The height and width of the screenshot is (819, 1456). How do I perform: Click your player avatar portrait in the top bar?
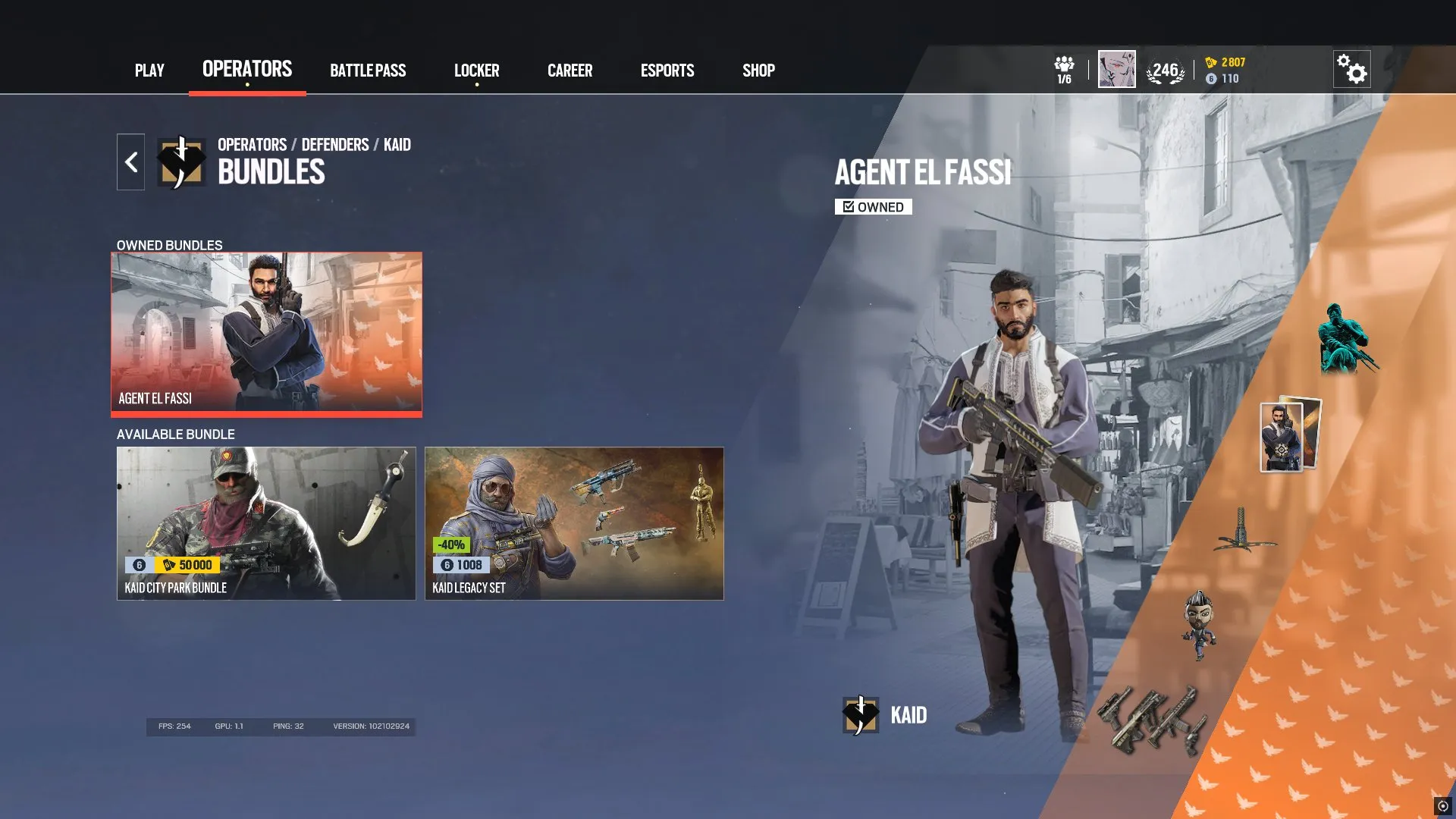1117,69
